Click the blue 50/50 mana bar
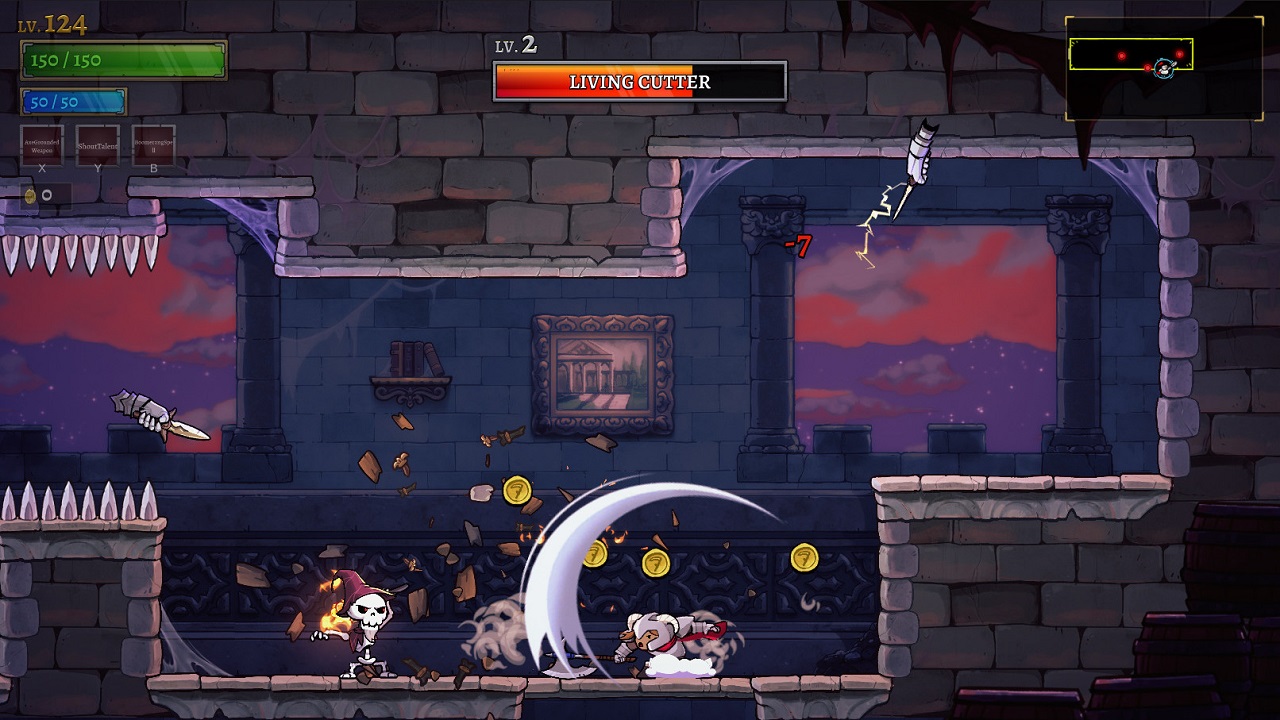1280x720 pixels. pyautogui.click(x=72, y=100)
